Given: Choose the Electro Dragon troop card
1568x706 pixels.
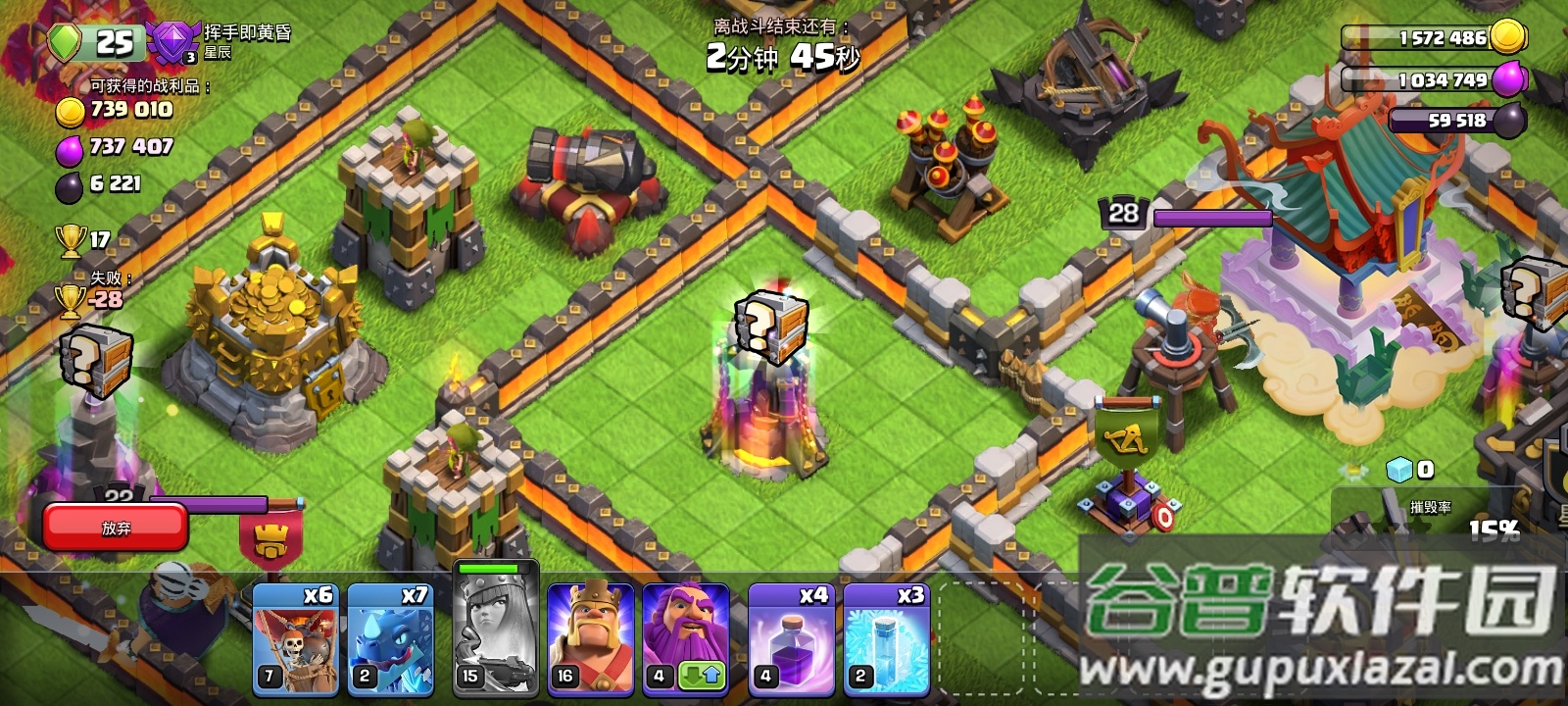Looking at the screenshot, I should pyautogui.click(x=390, y=638).
